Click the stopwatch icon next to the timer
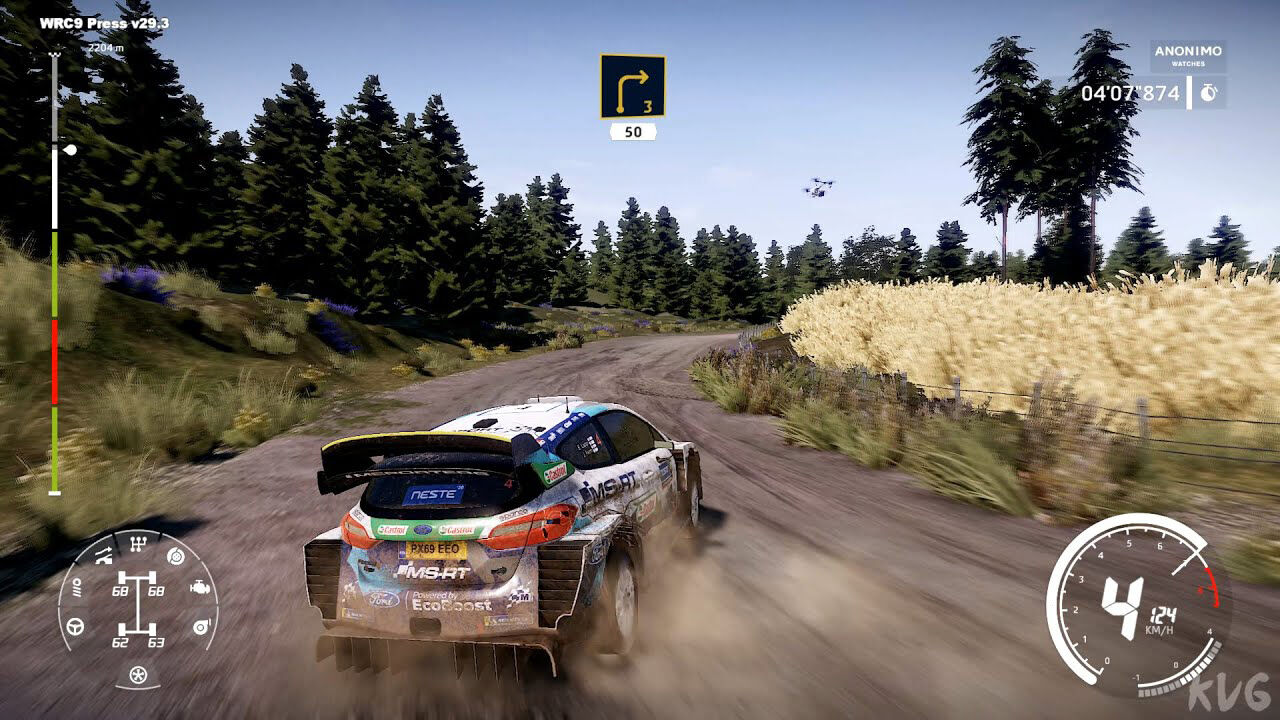This screenshot has width=1280, height=720. pos(1207,92)
